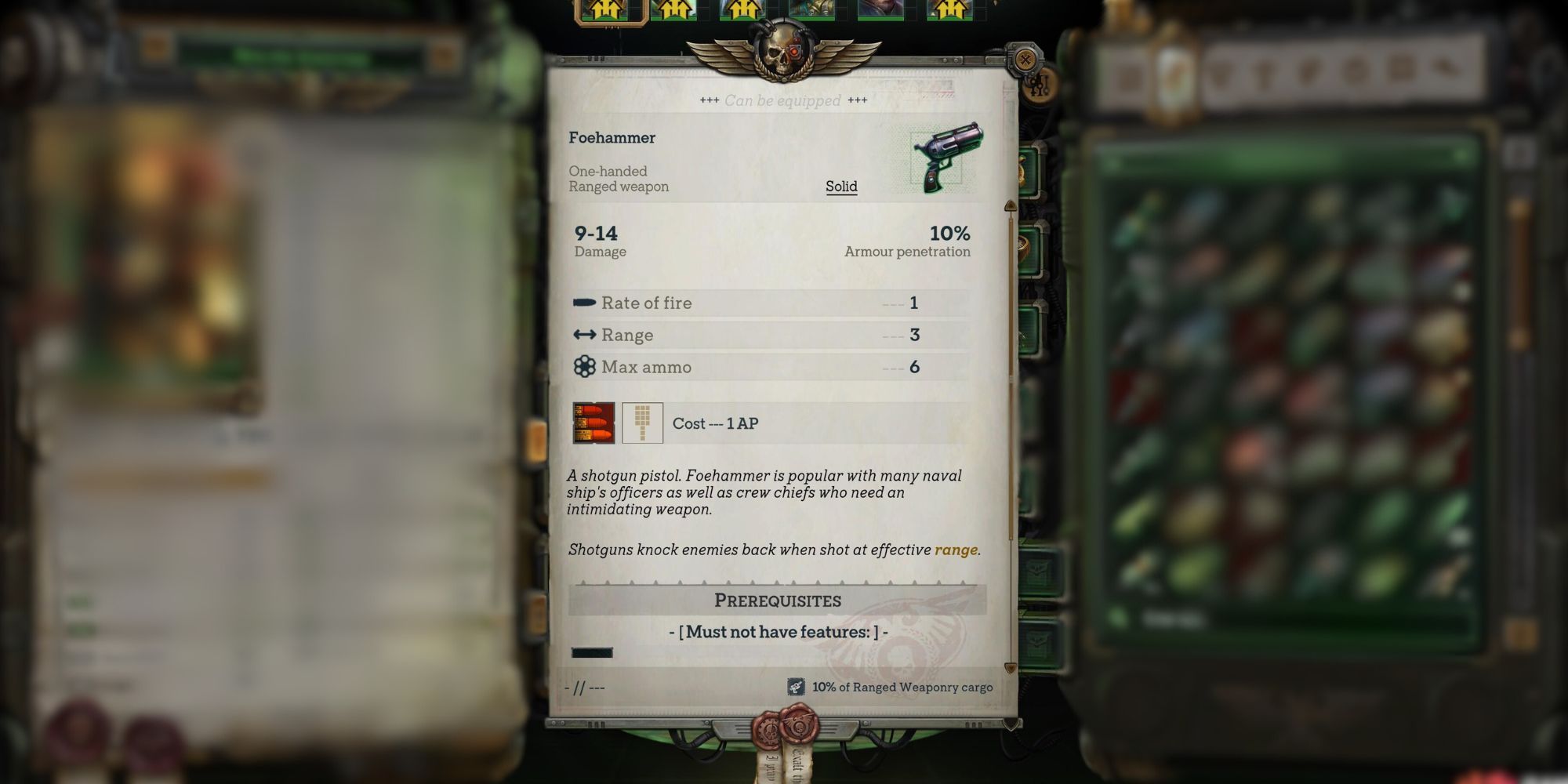Click the circular crossed-tools emblem top right of tooltip
This screenshot has height=784, width=1568.
[x=1025, y=59]
